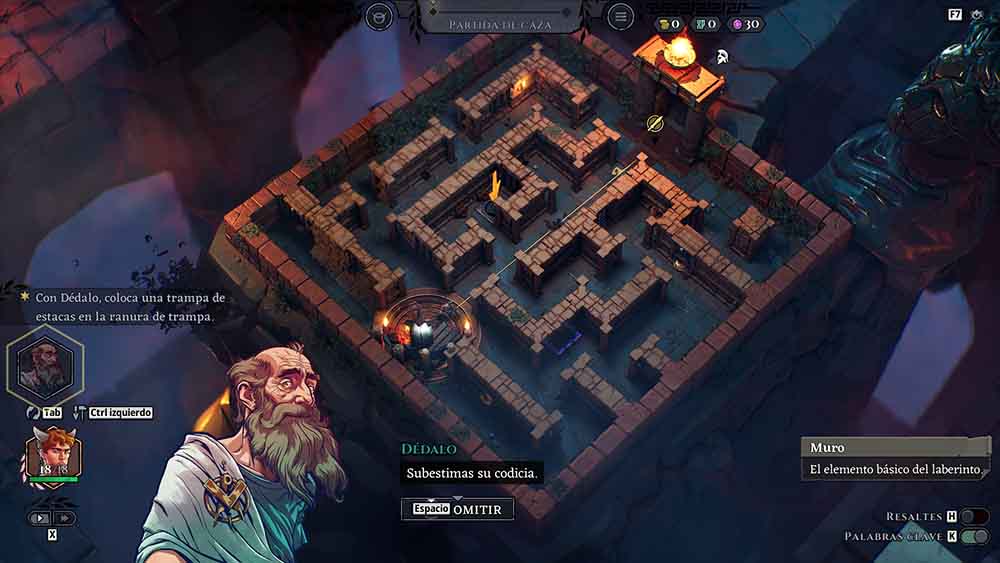Image resolution: width=1000 pixels, height=563 pixels.
Task: Activate the fast-forward speed button
Action: 65,518
